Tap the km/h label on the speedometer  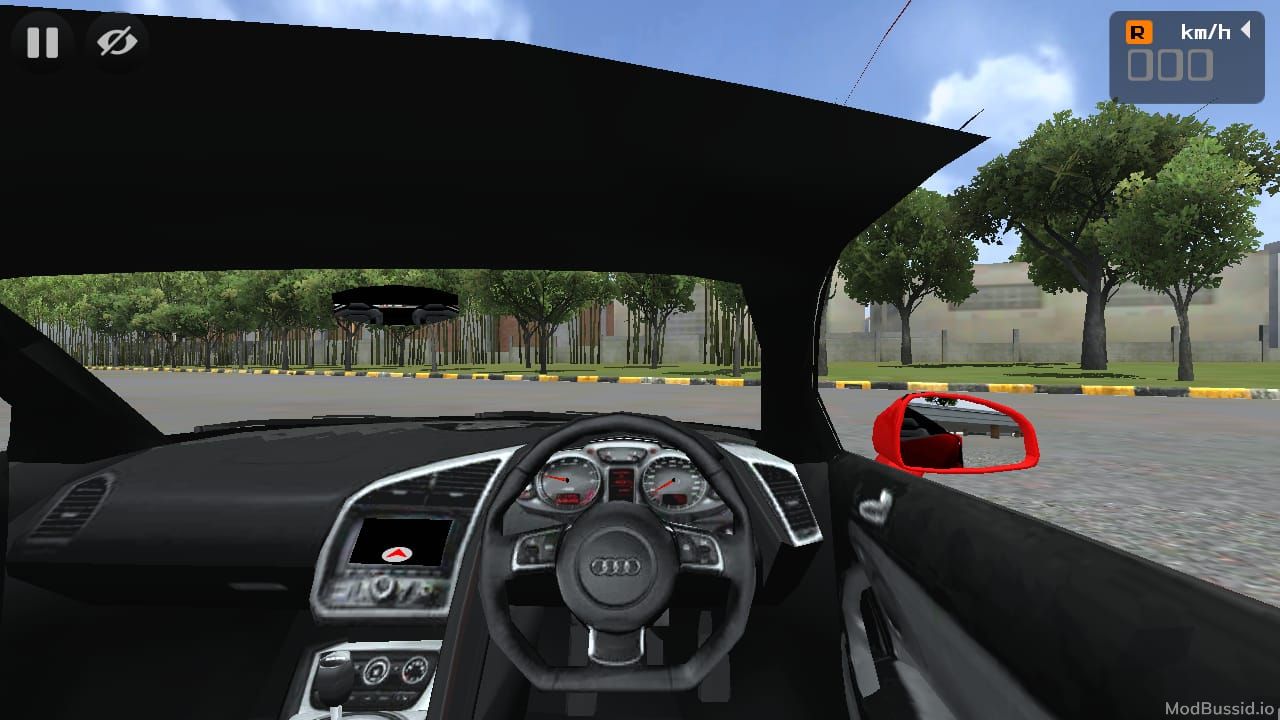[x=1207, y=31]
